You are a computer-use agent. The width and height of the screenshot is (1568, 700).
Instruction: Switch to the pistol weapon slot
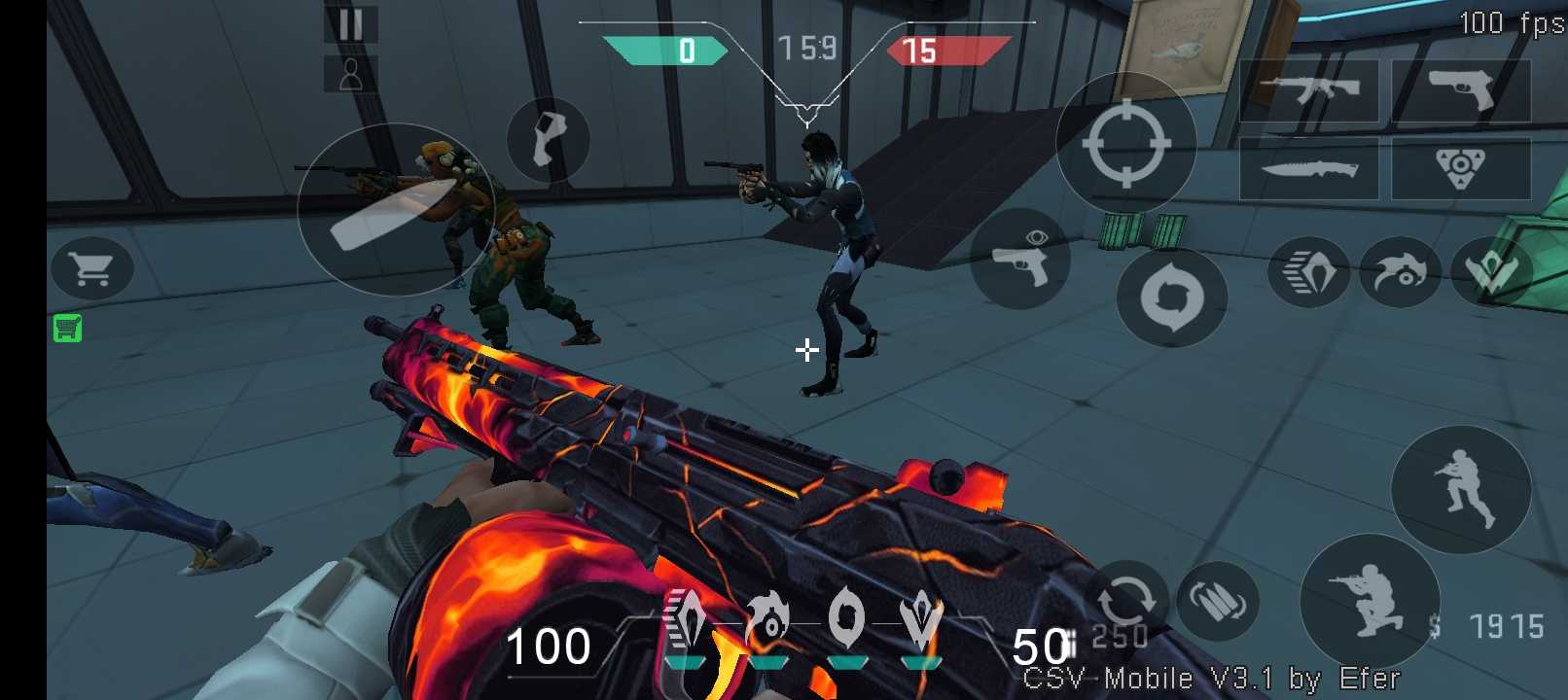coord(1461,91)
